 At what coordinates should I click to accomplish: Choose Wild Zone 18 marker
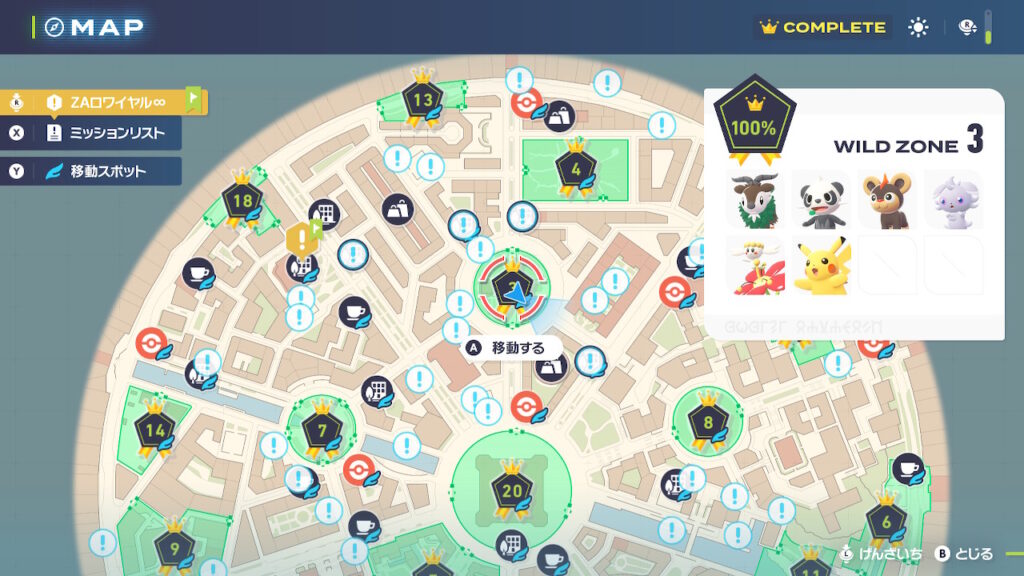[242, 201]
